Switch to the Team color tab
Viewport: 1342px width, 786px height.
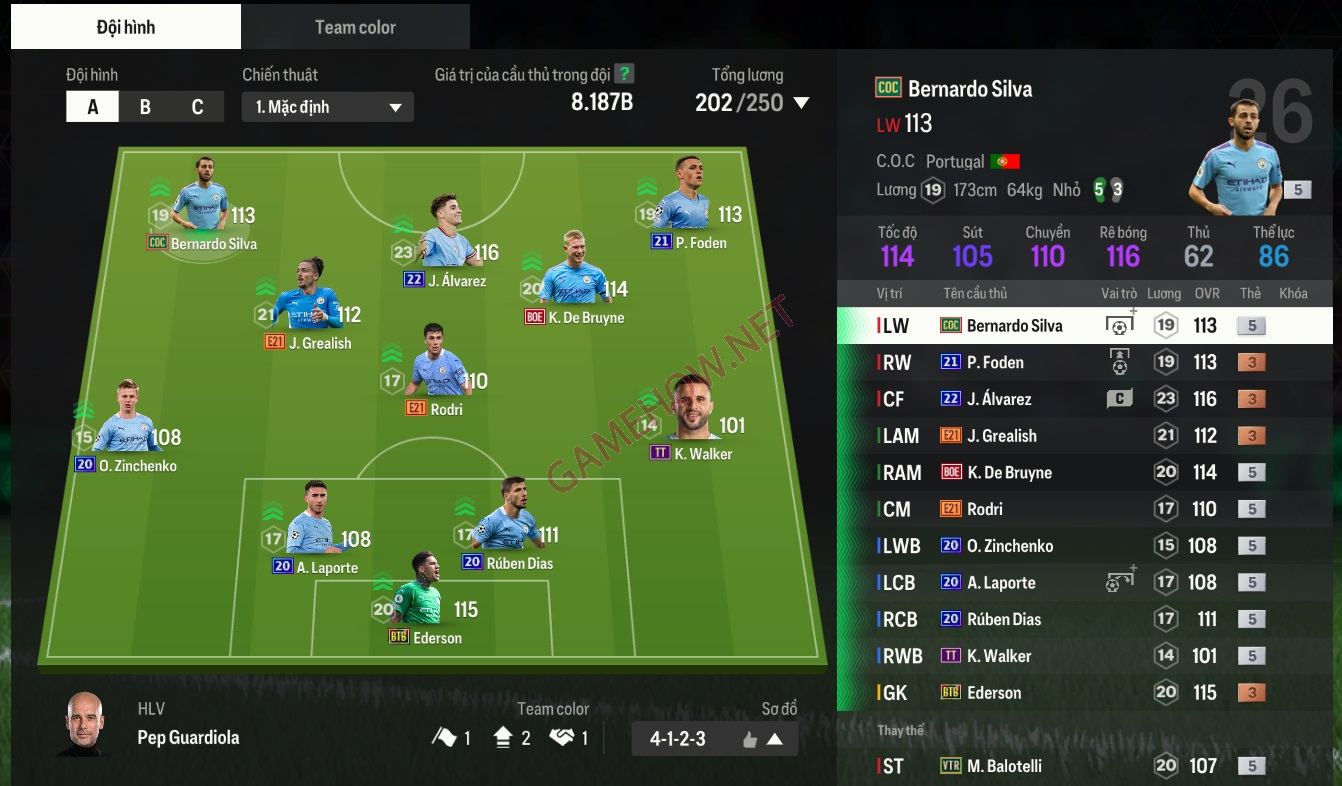[x=355, y=26]
